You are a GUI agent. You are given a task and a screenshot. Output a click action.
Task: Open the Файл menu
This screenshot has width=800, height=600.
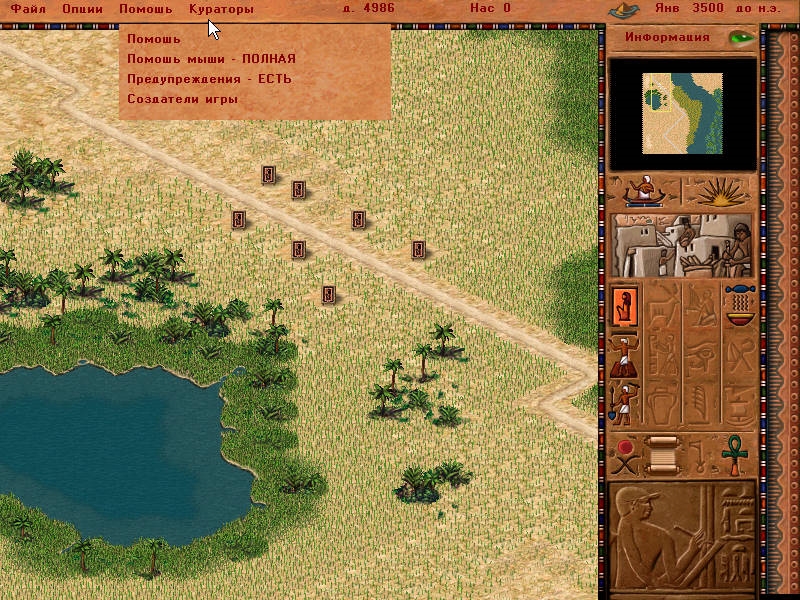click(29, 8)
